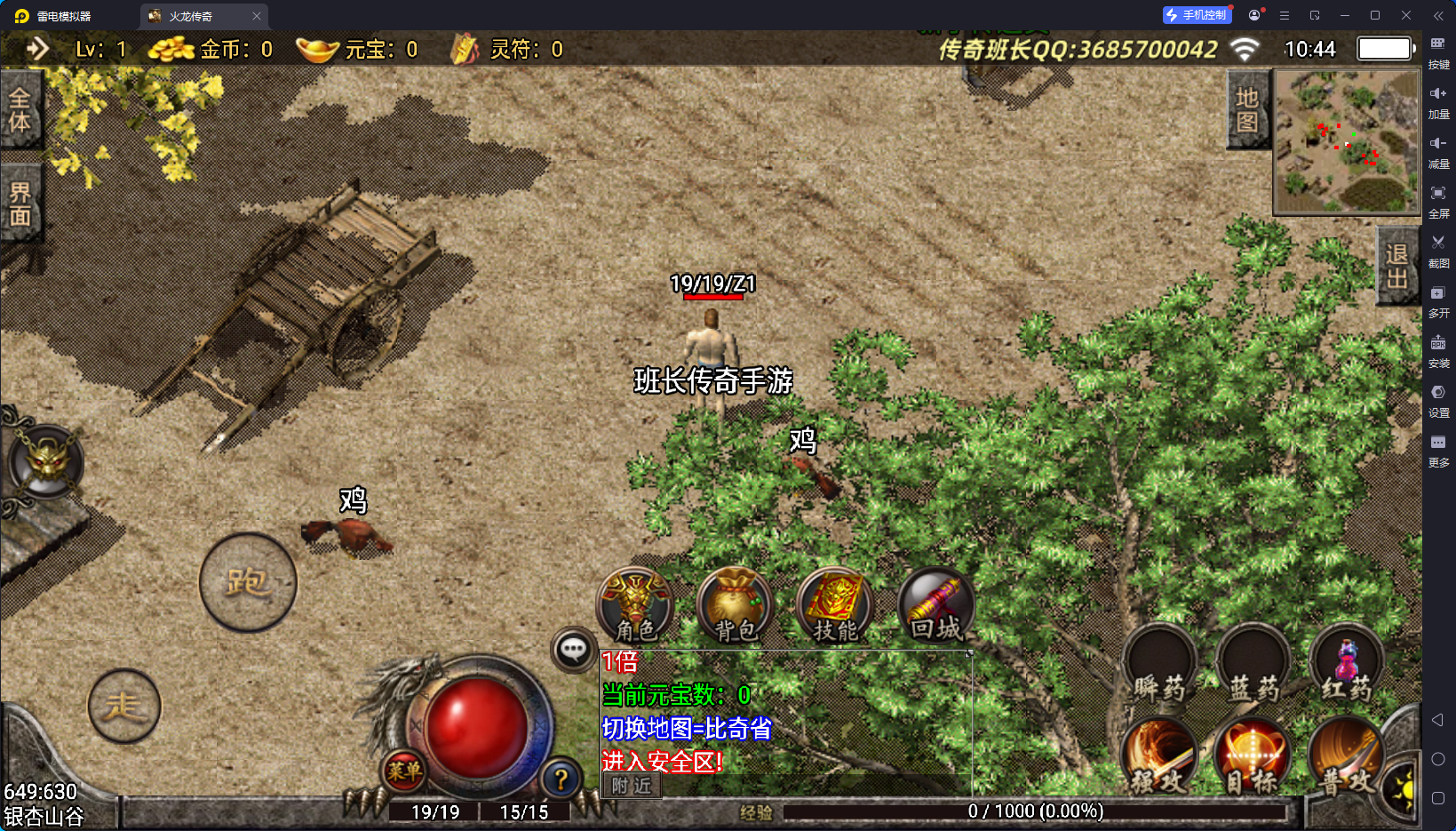Click the blue question mark help button

(561, 779)
